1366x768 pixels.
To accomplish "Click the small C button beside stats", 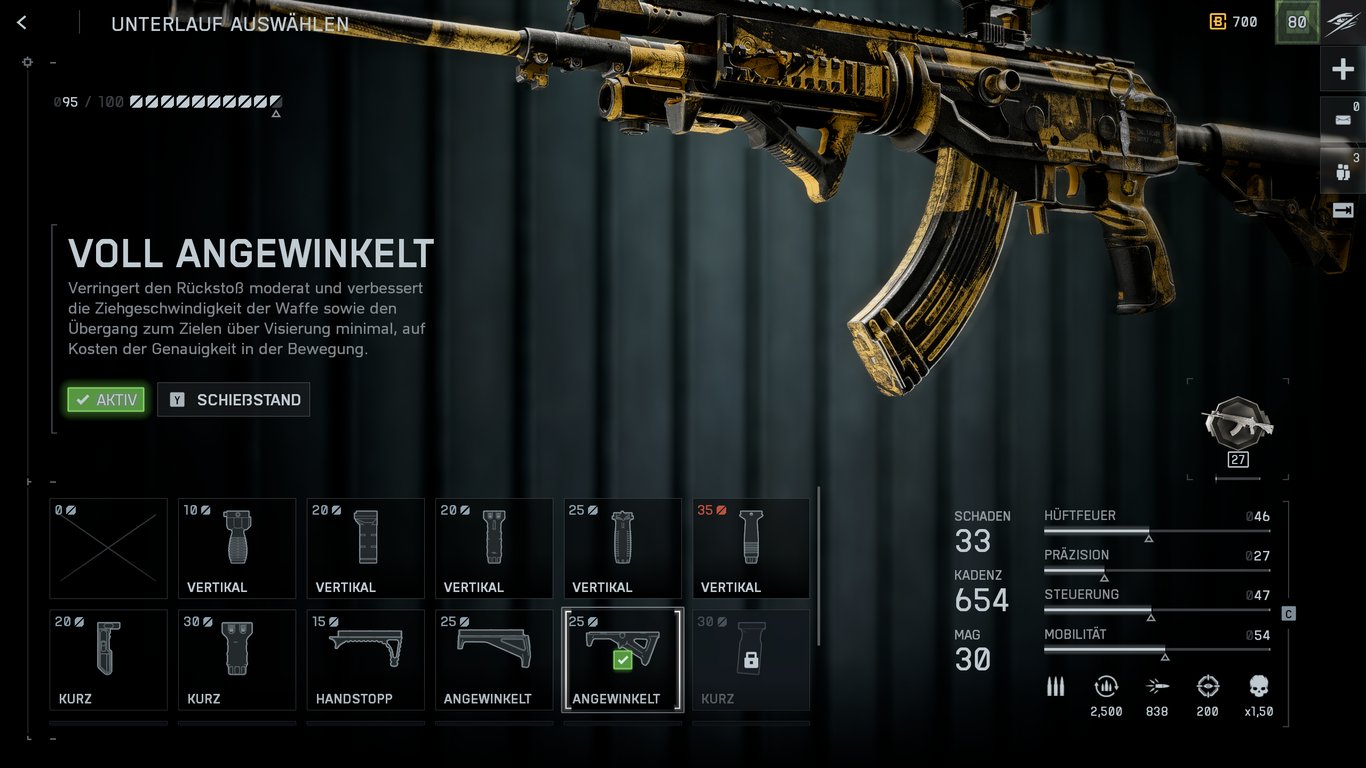I will point(1288,613).
